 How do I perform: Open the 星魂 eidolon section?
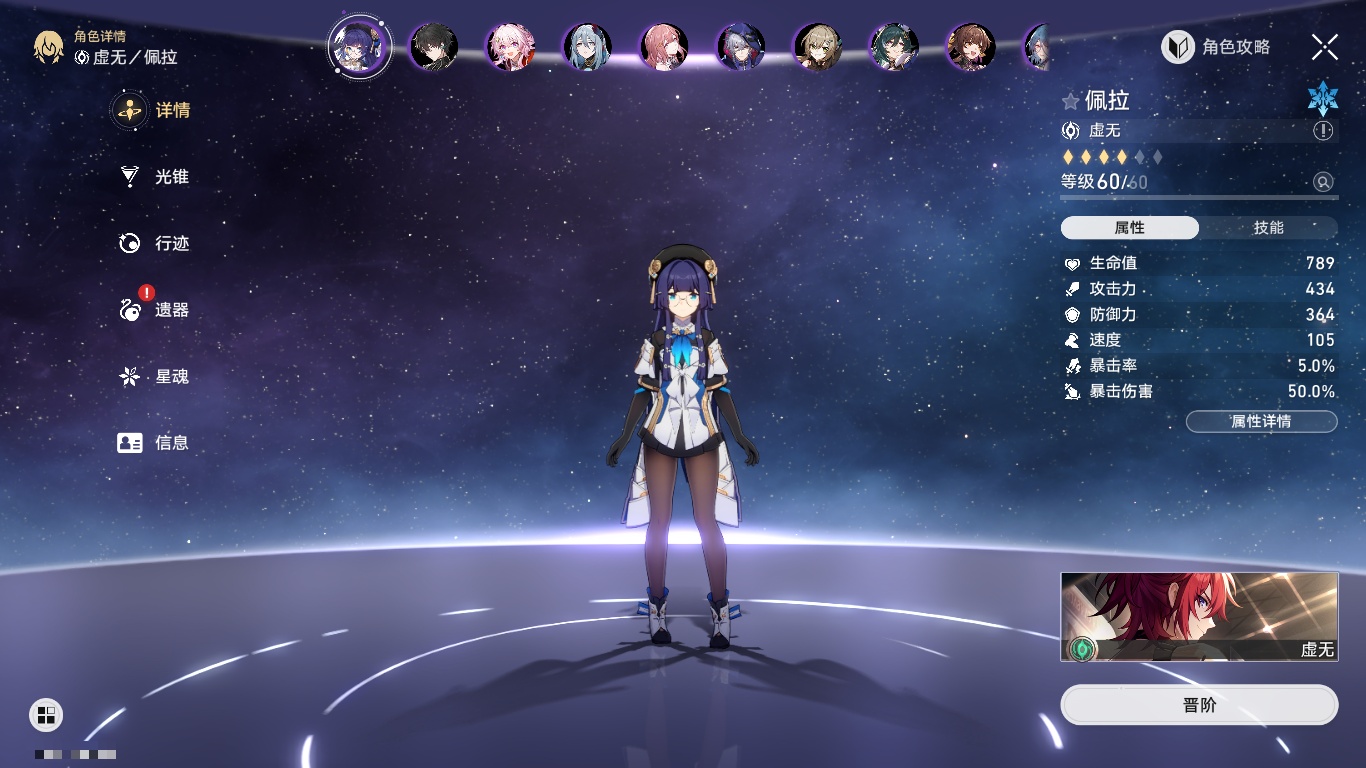[153, 377]
